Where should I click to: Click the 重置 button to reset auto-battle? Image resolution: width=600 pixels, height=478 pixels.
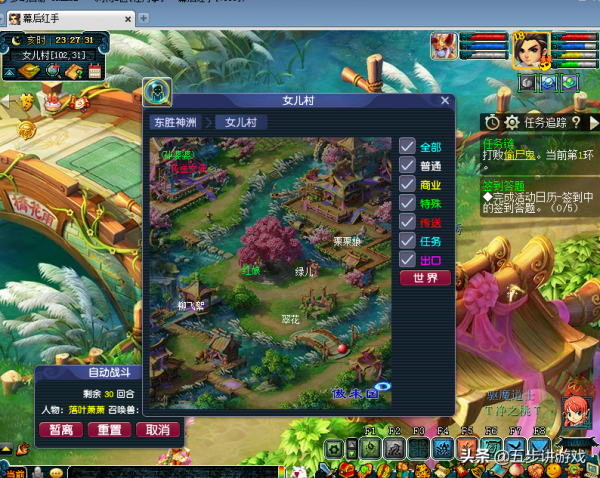(x=108, y=430)
